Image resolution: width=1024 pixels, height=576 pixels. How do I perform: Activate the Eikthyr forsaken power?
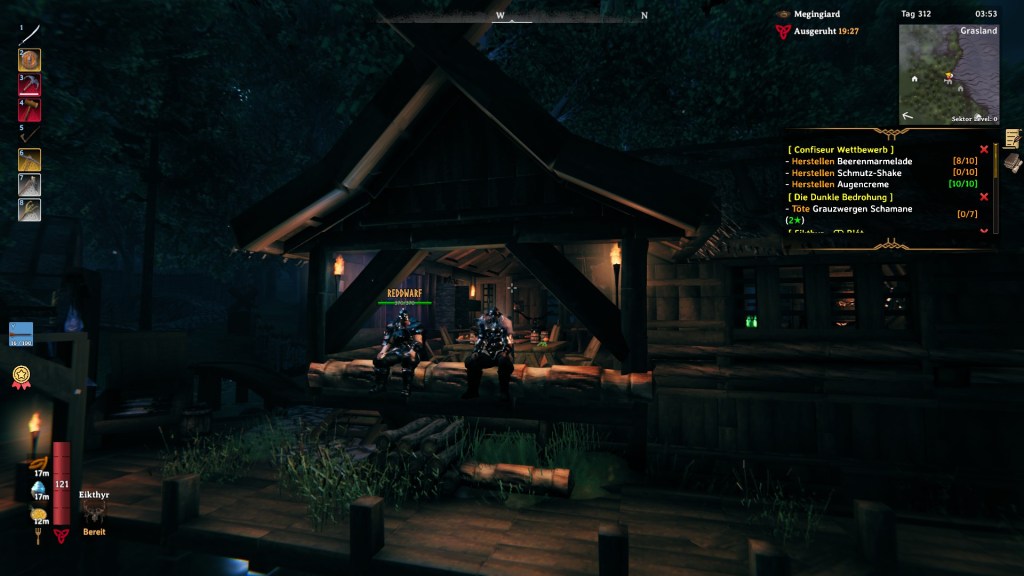tap(93, 514)
